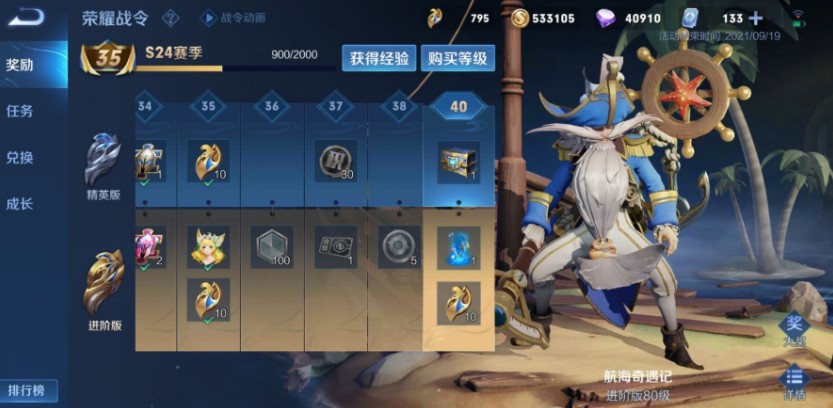Select the level 38 gear reward of 5
Image resolution: width=833 pixels, height=408 pixels.
pos(397,246)
